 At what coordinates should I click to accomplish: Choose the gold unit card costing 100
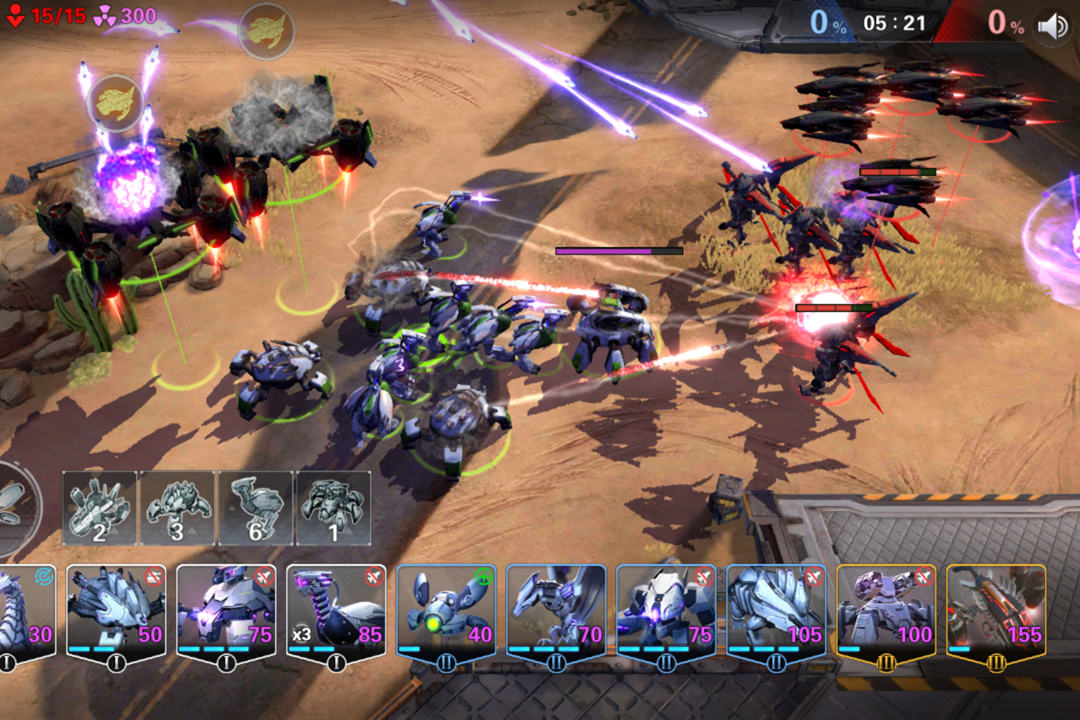pos(885,612)
